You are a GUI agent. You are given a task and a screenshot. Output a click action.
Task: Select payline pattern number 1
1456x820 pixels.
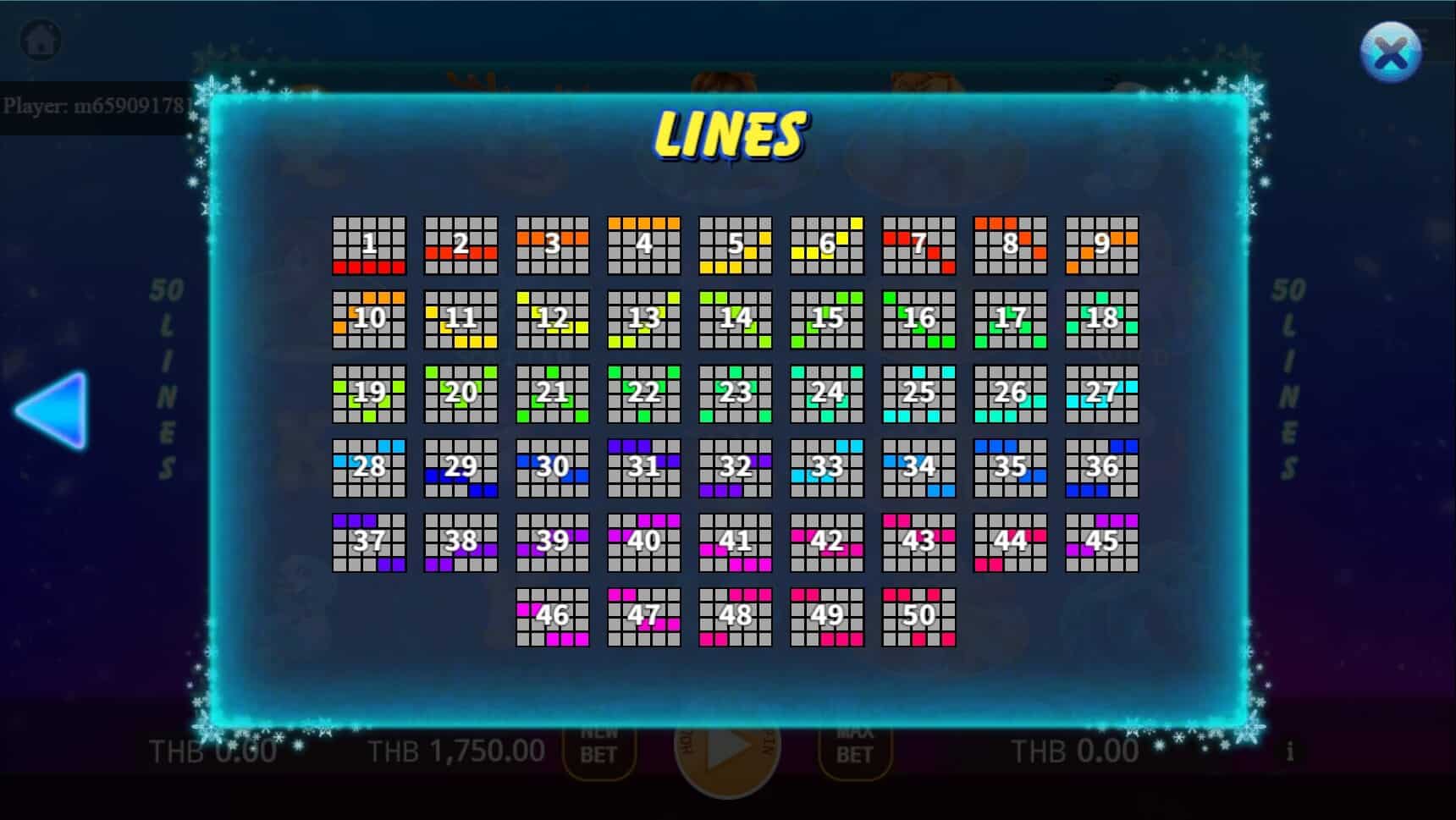click(x=369, y=245)
